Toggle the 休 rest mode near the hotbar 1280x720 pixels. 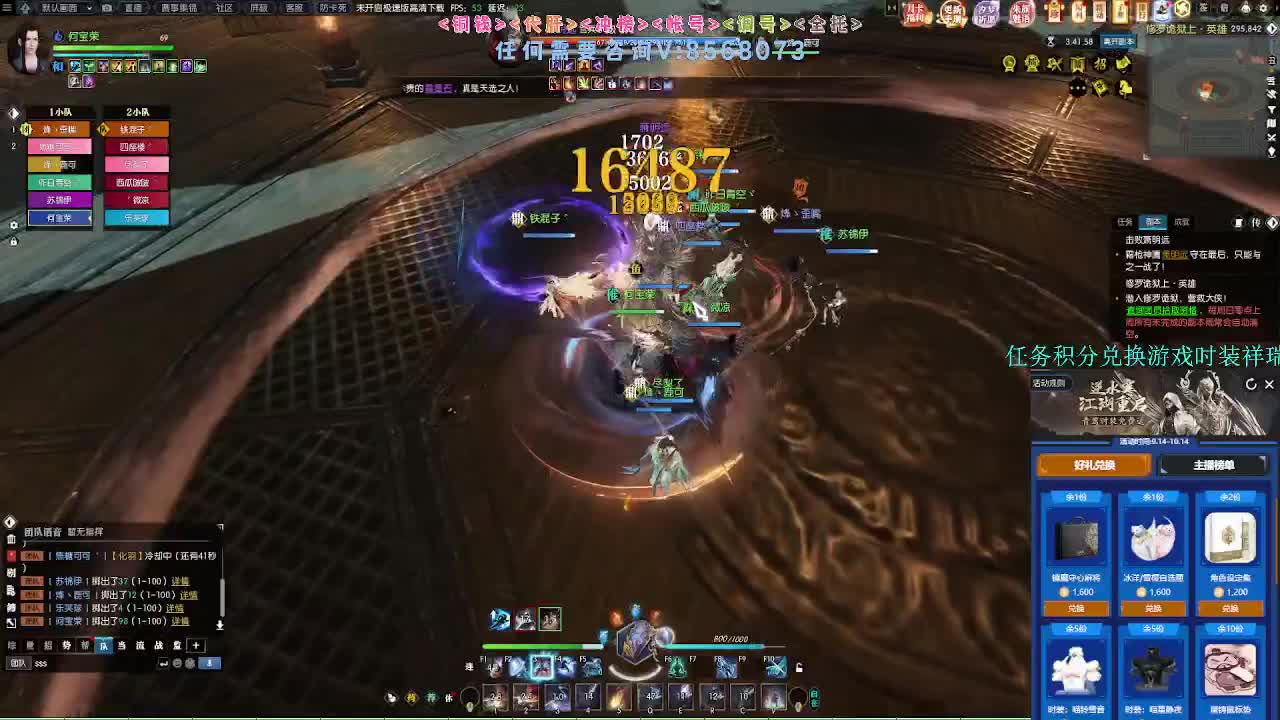coord(449,698)
